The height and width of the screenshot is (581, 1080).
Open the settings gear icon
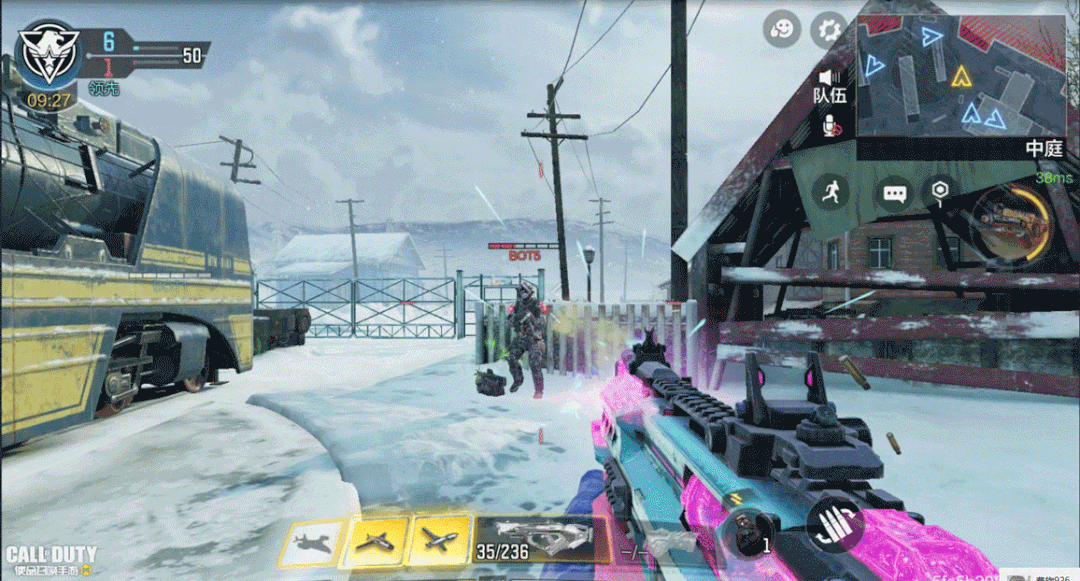coord(828,29)
